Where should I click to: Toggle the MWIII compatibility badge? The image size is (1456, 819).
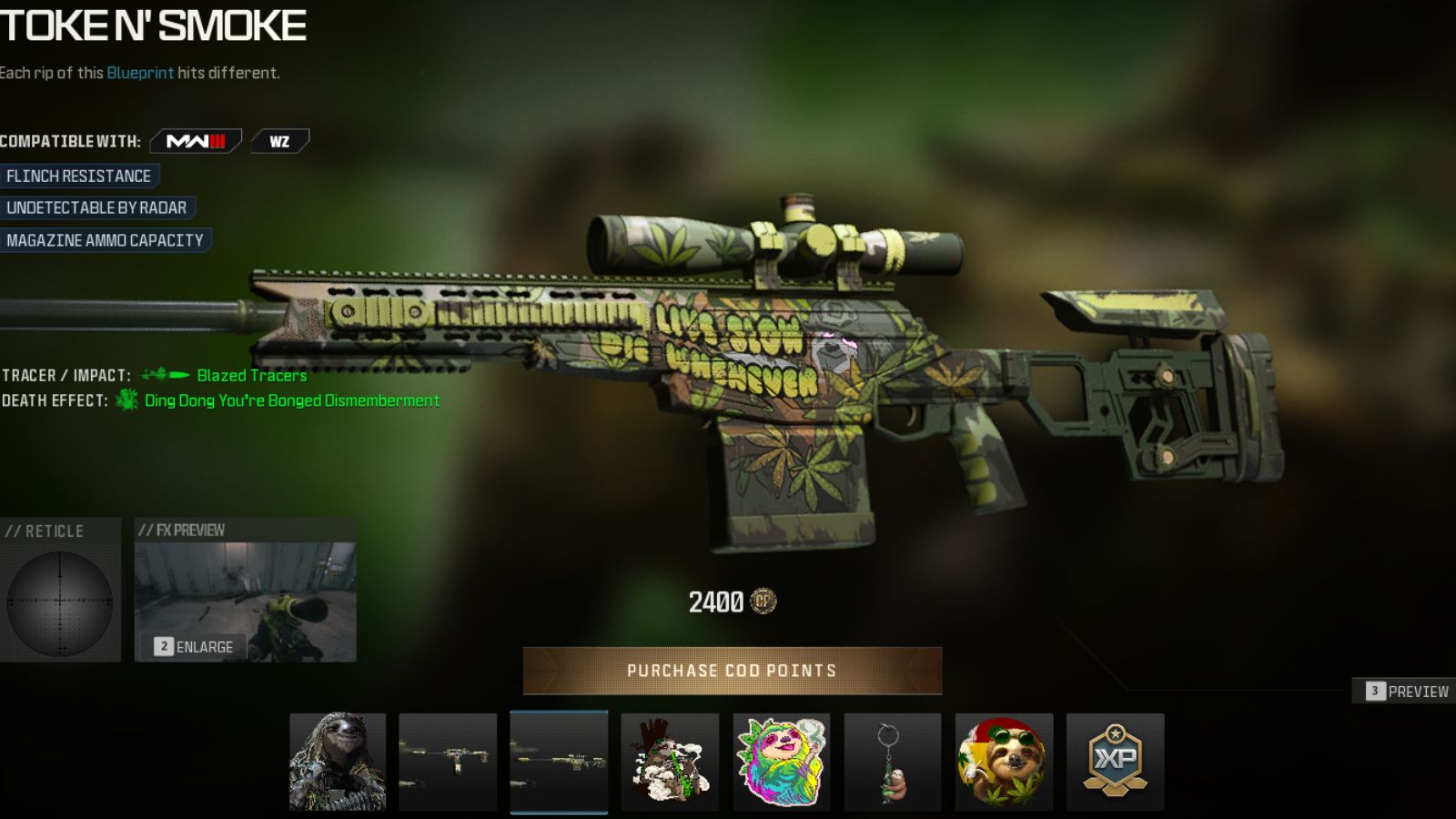click(195, 141)
